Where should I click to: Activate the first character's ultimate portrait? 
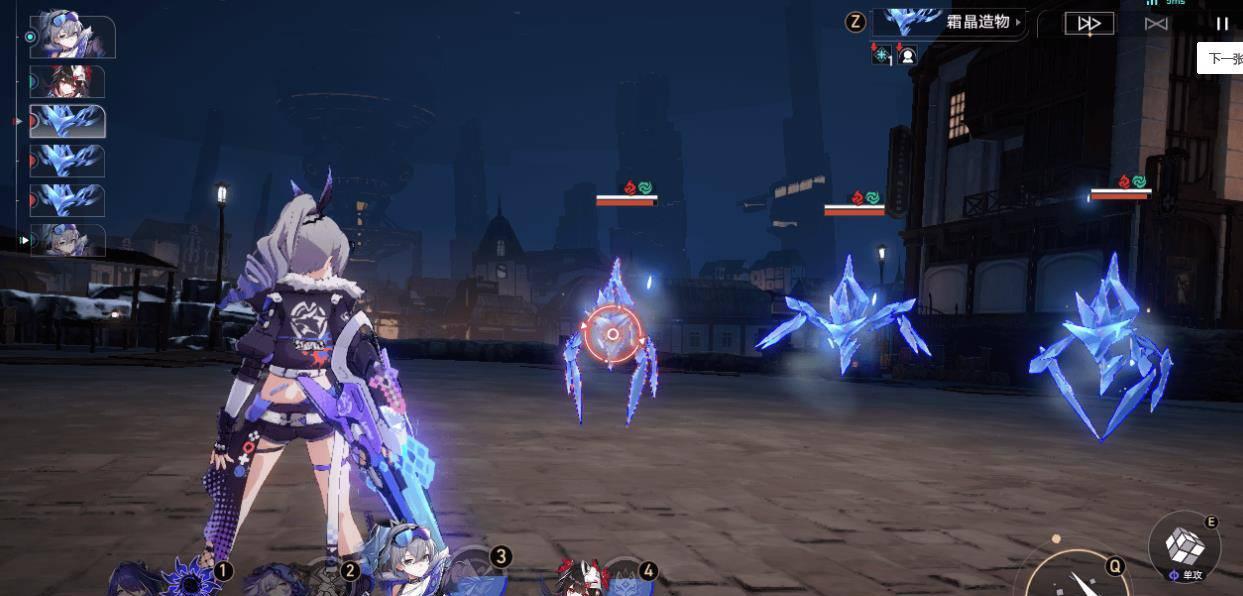click(190, 577)
